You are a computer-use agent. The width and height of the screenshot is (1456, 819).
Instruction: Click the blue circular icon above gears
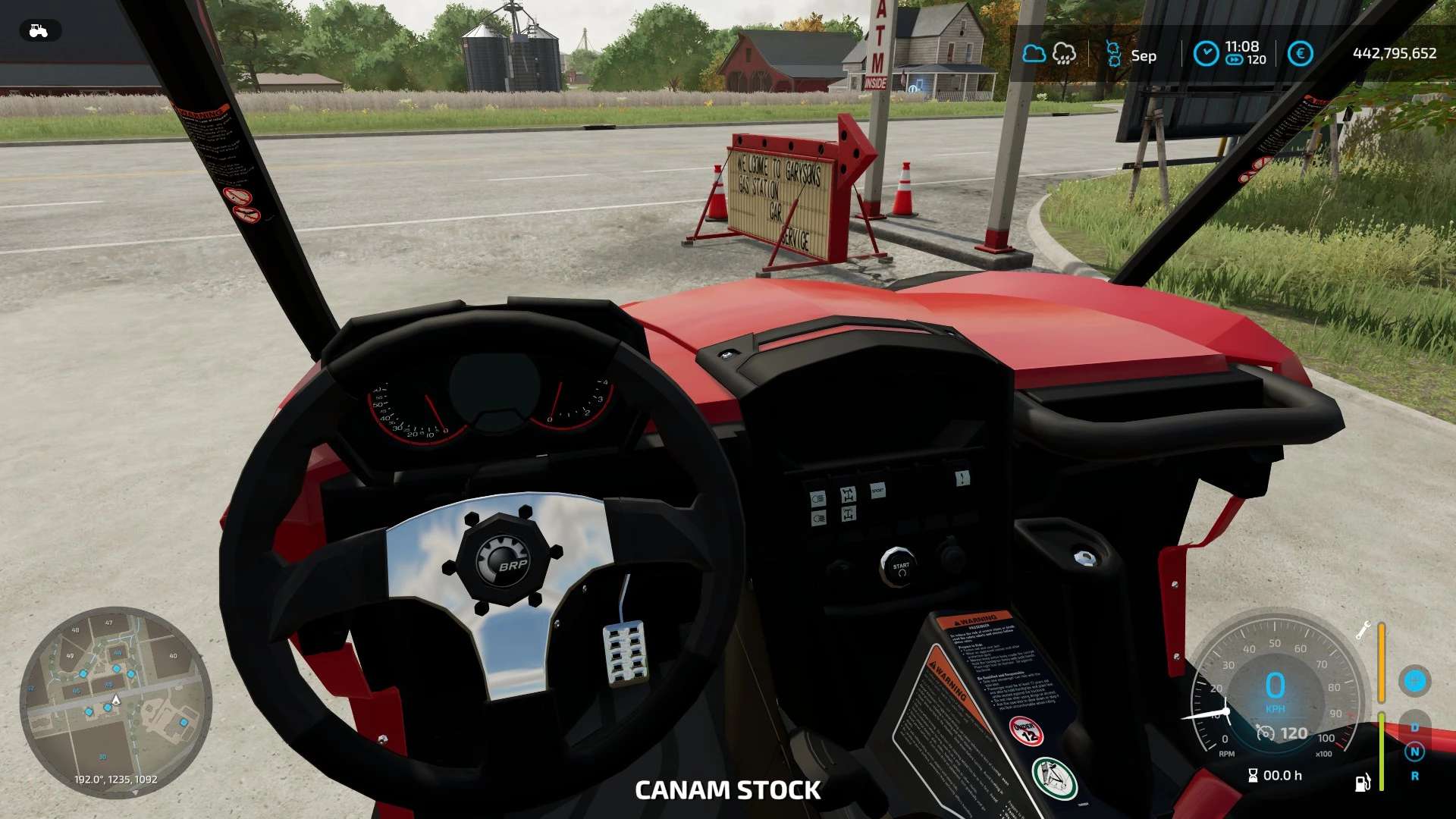click(x=1414, y=681)
